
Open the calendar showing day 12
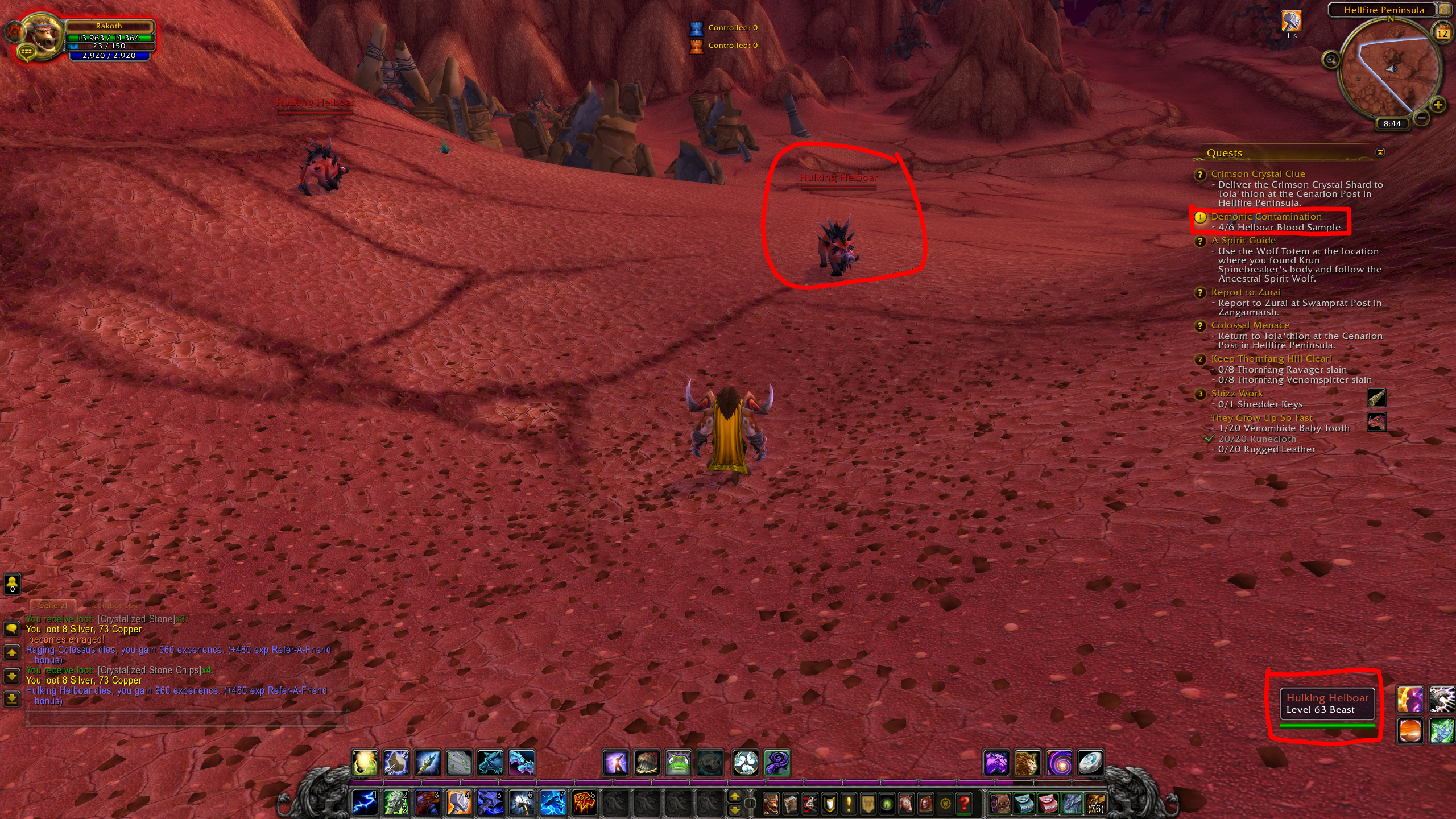click(1443, 33)
